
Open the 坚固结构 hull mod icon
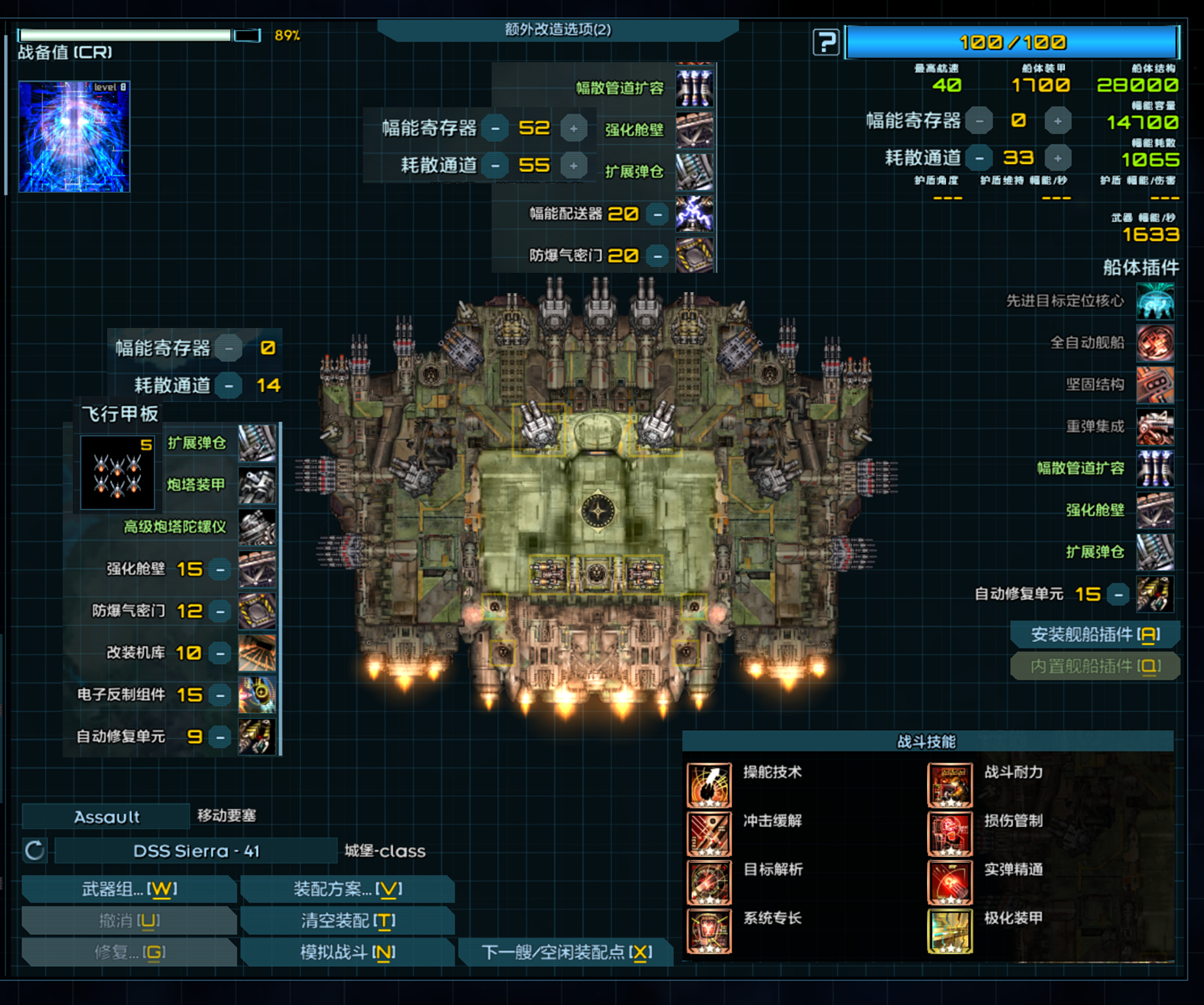pos(1155,385)
